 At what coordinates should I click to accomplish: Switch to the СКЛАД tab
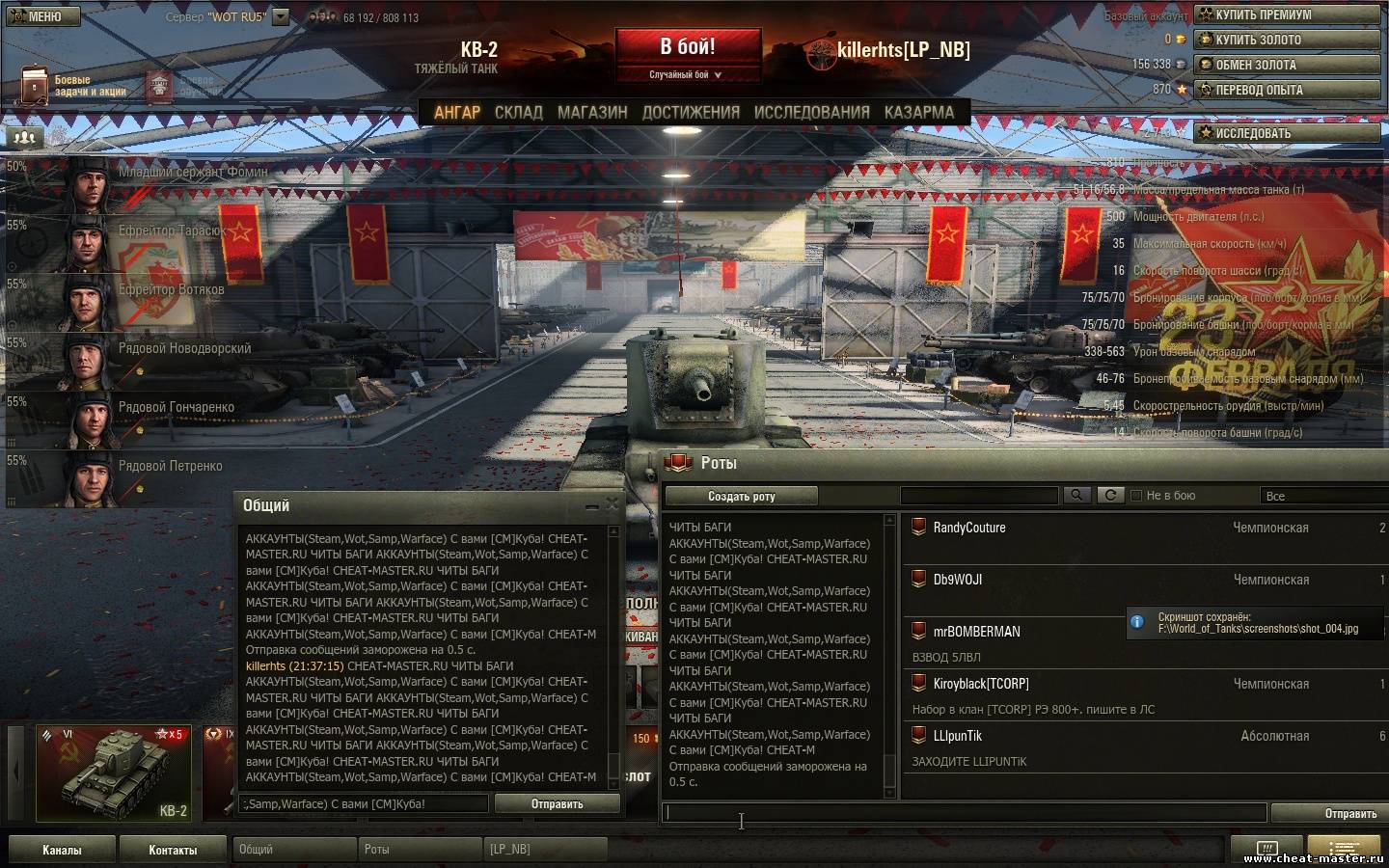(518, 113)
